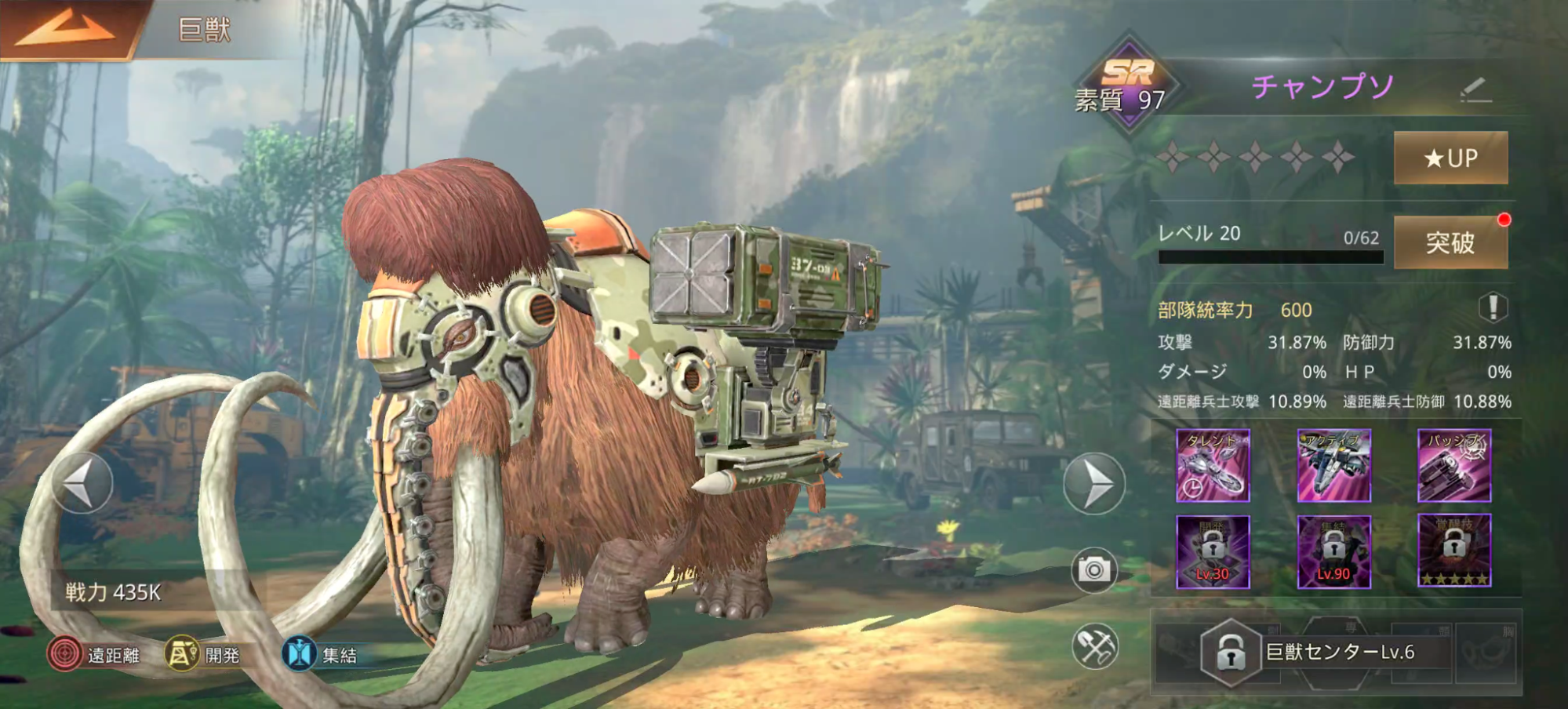
Task: Go back using the orange arrow button
Action: [x=67, y=29]
